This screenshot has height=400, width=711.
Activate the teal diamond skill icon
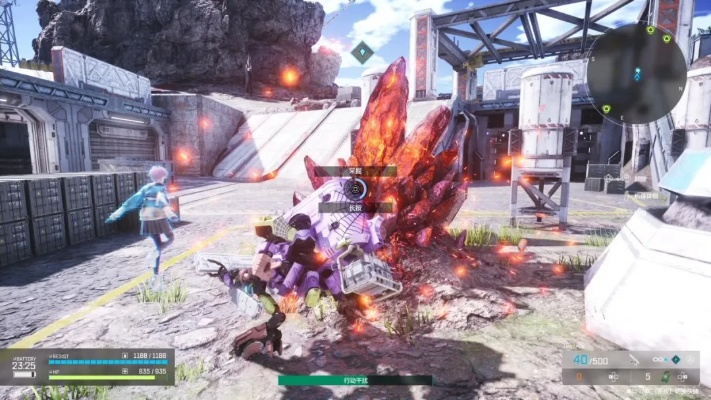point(676,359)
